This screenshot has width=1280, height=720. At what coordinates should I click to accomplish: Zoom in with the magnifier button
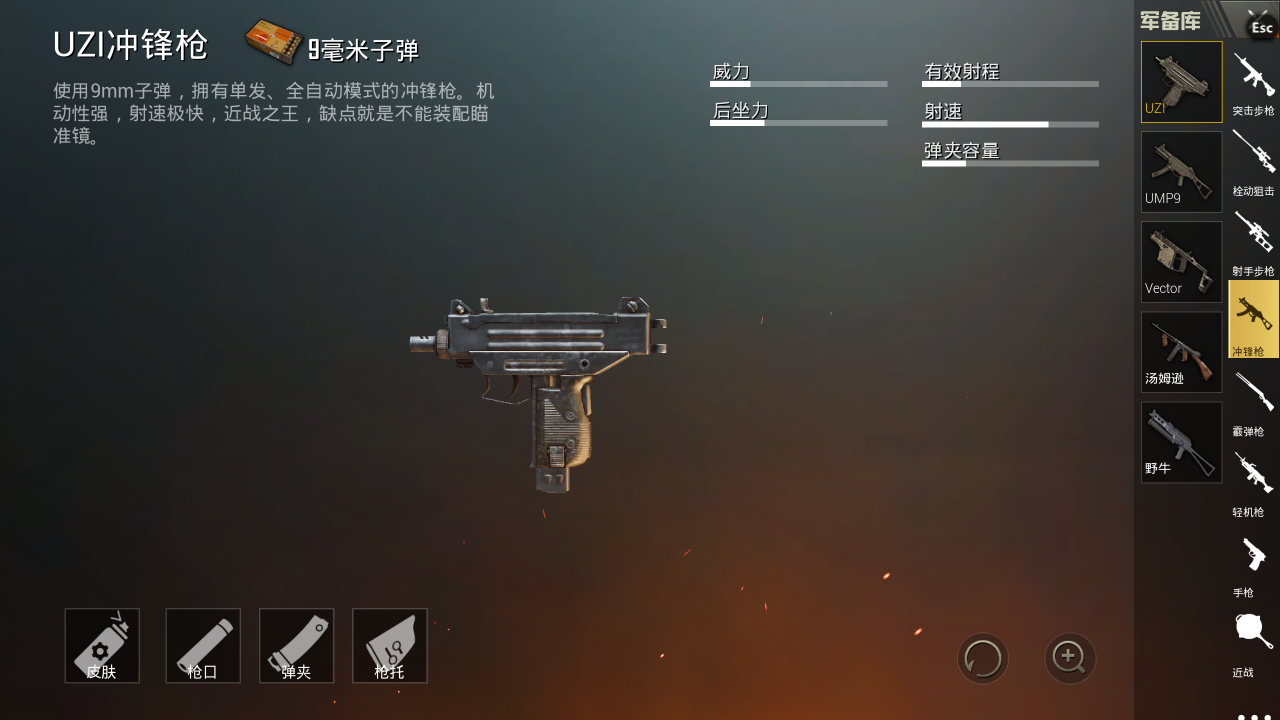tap(1070, 658)
